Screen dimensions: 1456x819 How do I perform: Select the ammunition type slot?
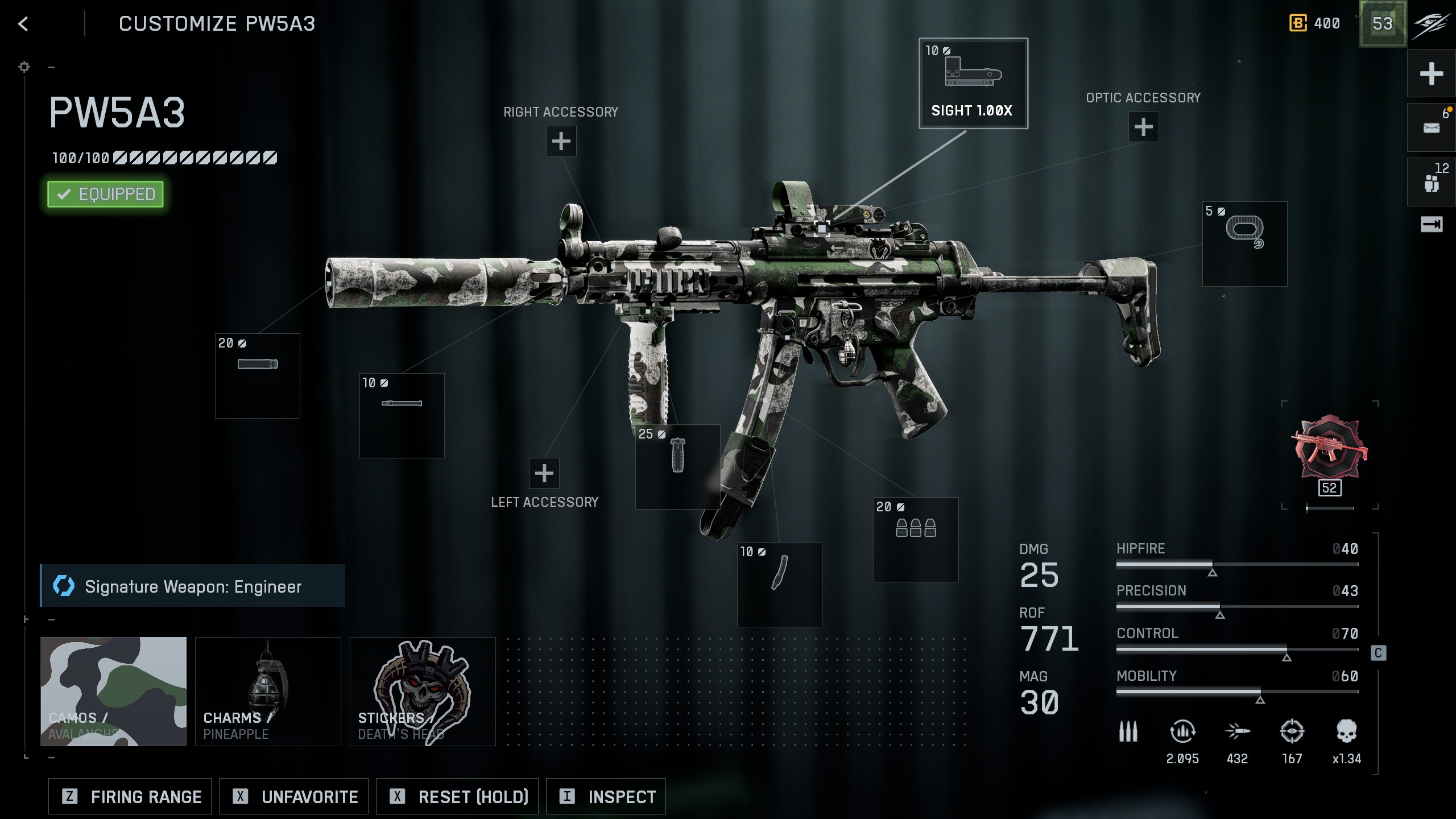tap(916, 540)
